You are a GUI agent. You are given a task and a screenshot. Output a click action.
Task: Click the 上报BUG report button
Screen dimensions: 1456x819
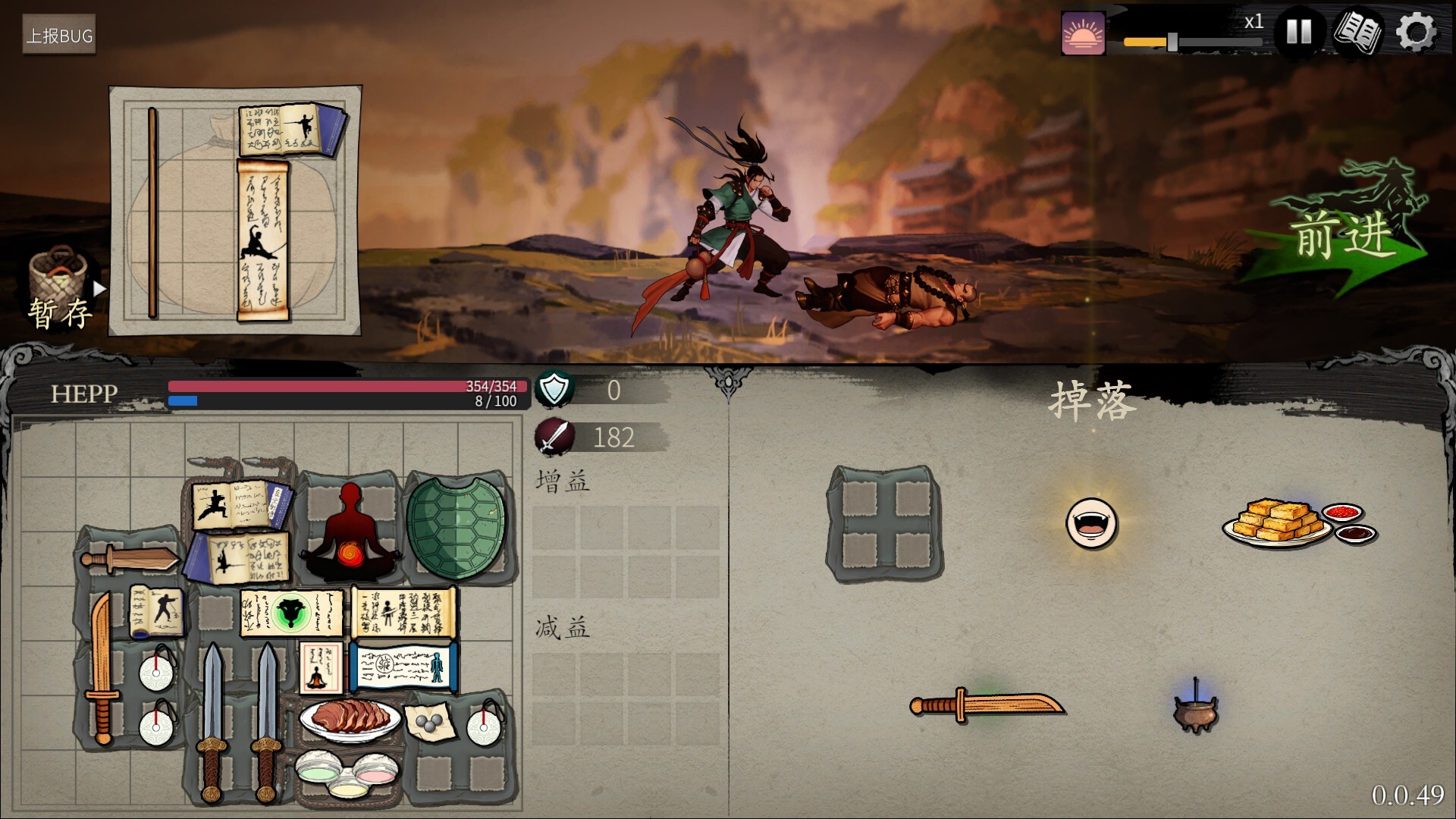tap(60, 34)
